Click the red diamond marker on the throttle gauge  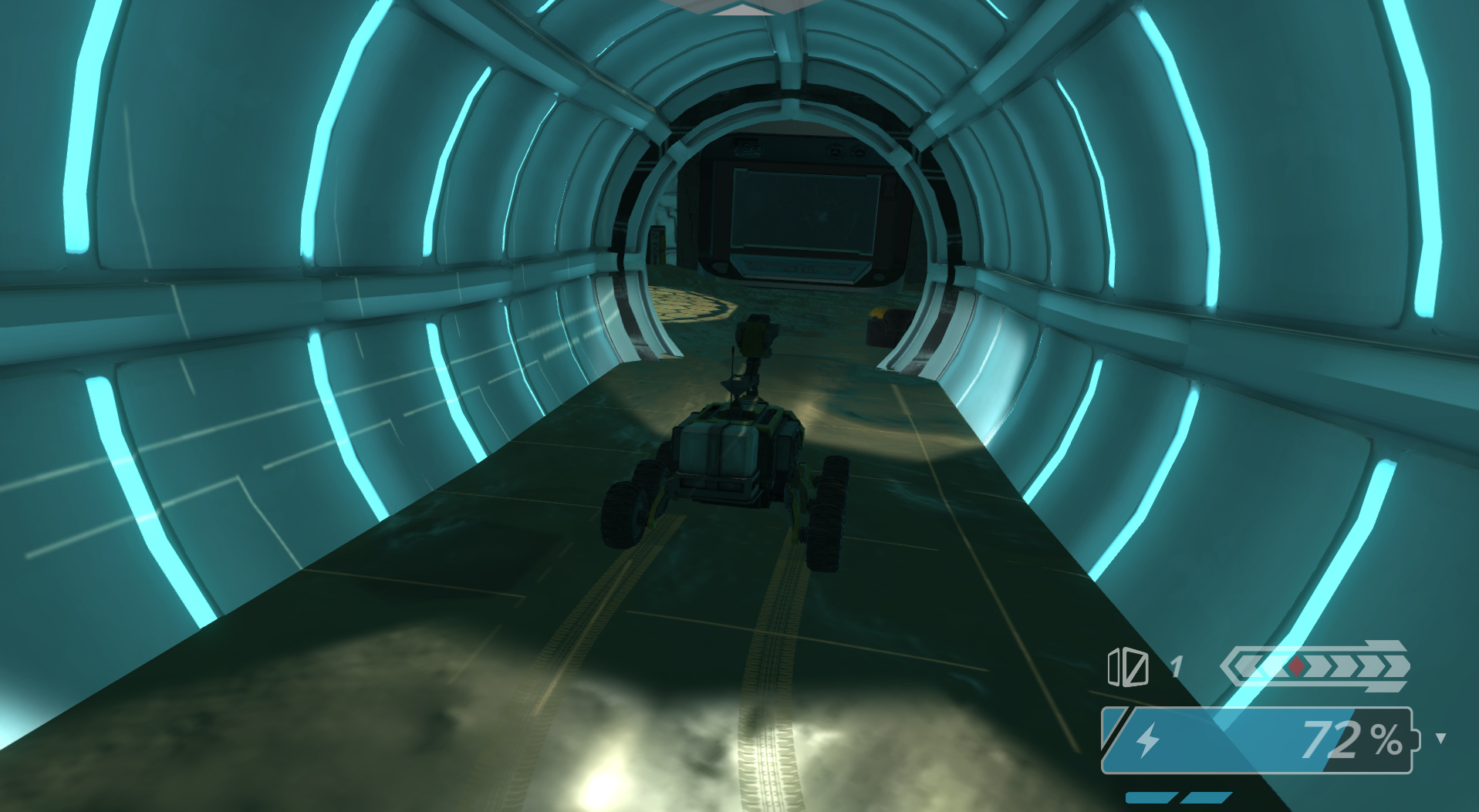pos(1295,665)
